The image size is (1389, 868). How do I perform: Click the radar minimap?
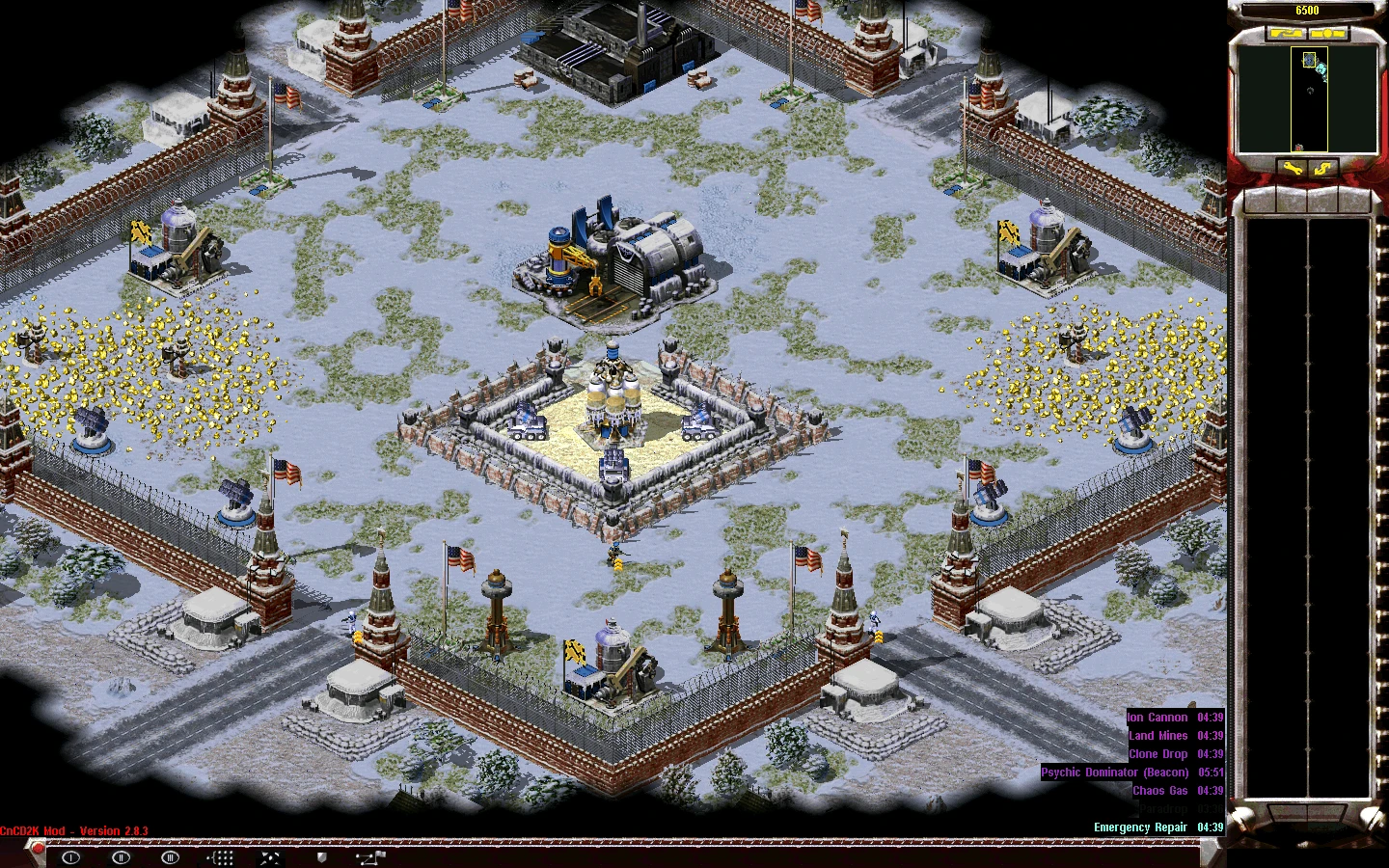coord(1307,99)
